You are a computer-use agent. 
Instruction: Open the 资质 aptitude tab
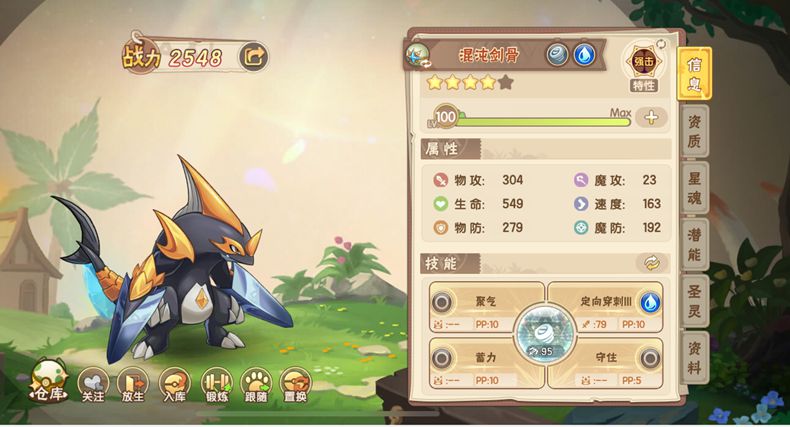click(x=693, y=130)
